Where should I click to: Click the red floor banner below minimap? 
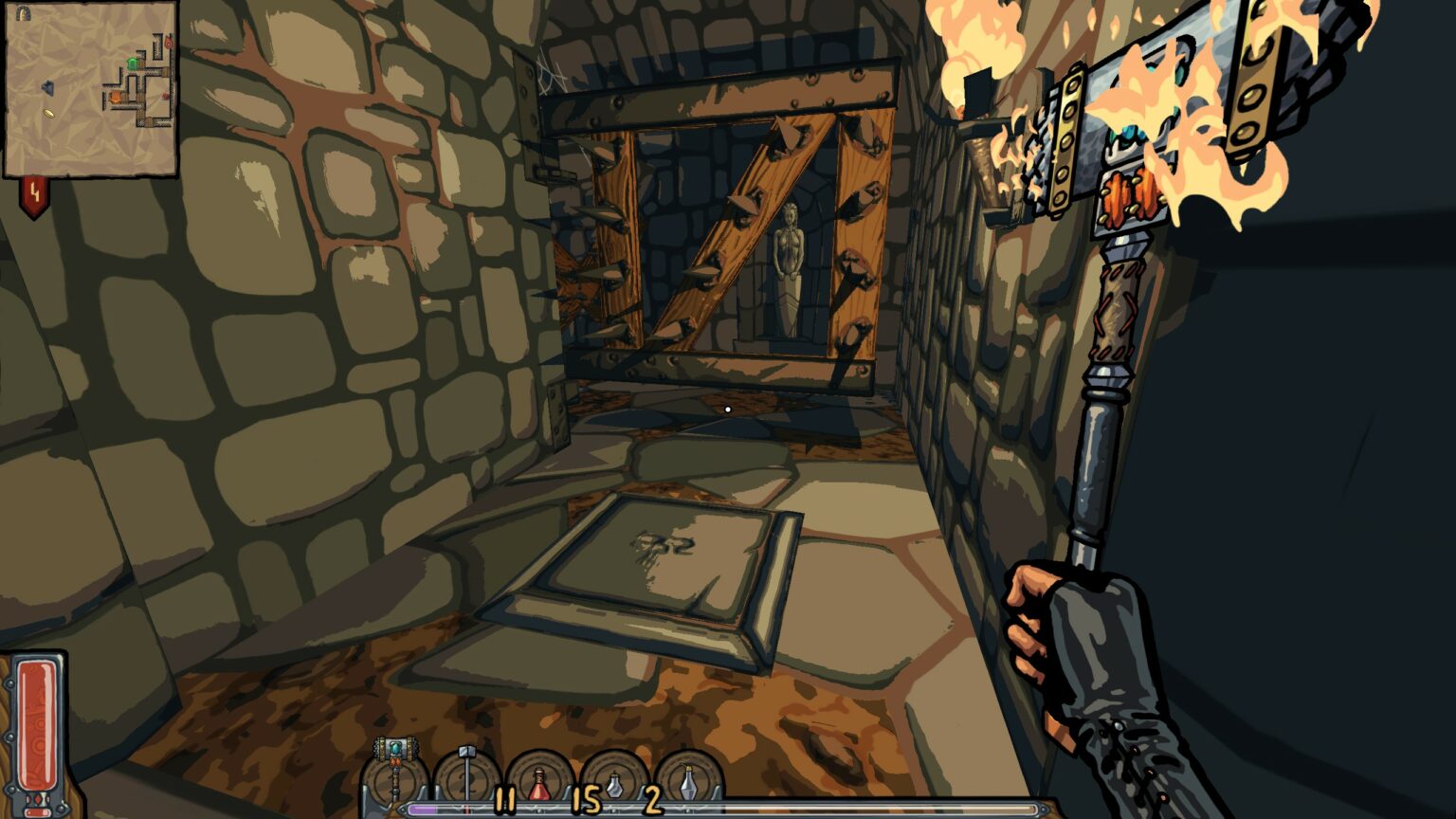pyautogui.click(x=35, y=196)
